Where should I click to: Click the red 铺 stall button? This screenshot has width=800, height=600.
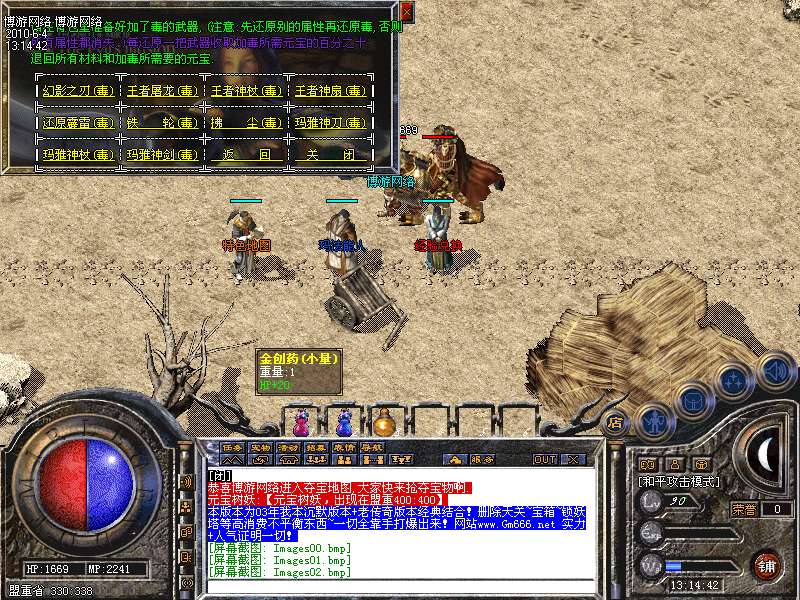point(767,564)
